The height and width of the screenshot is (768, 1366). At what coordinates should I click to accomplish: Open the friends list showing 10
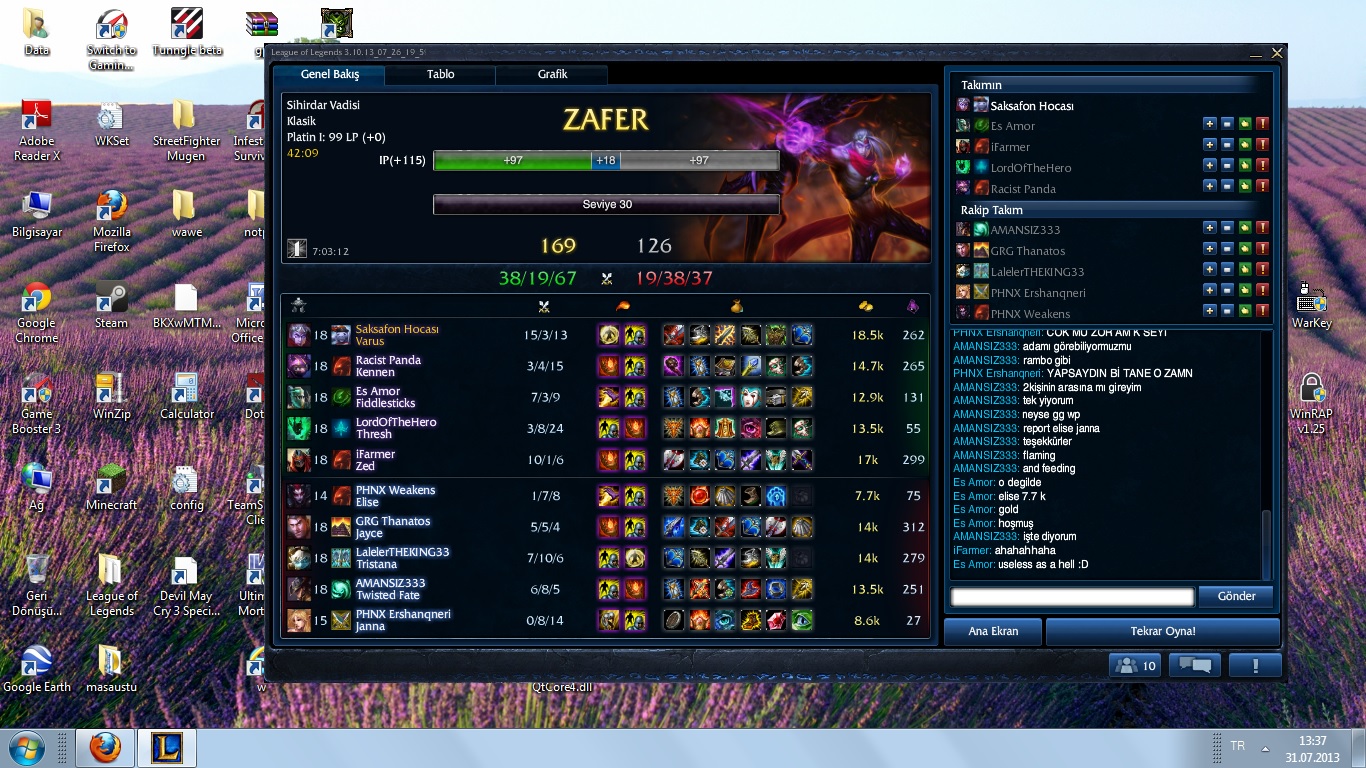click(1135, 666)
